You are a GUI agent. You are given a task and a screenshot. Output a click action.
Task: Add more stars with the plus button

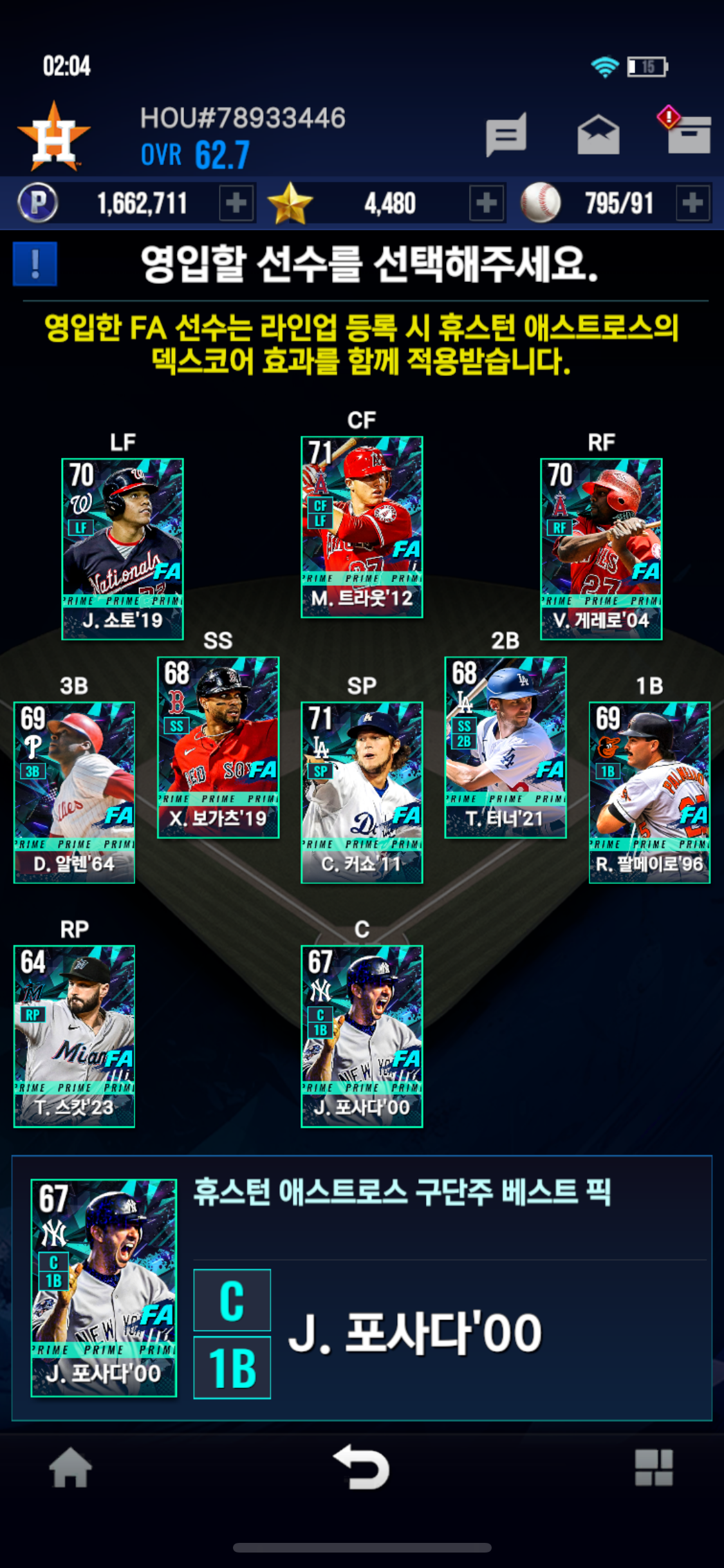click(486, 203)
